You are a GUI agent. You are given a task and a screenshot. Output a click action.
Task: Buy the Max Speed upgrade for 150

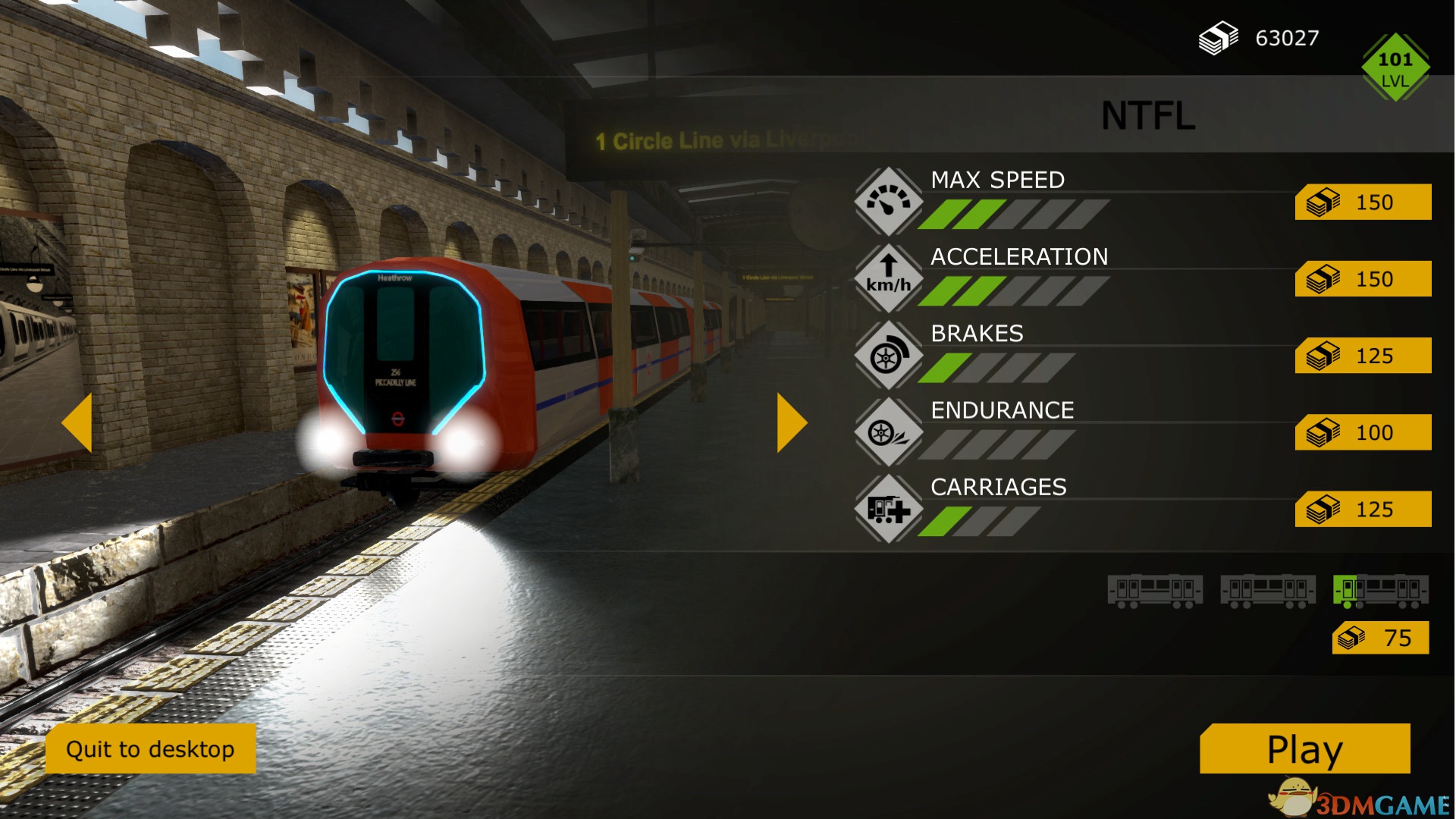click(1363, 202)
